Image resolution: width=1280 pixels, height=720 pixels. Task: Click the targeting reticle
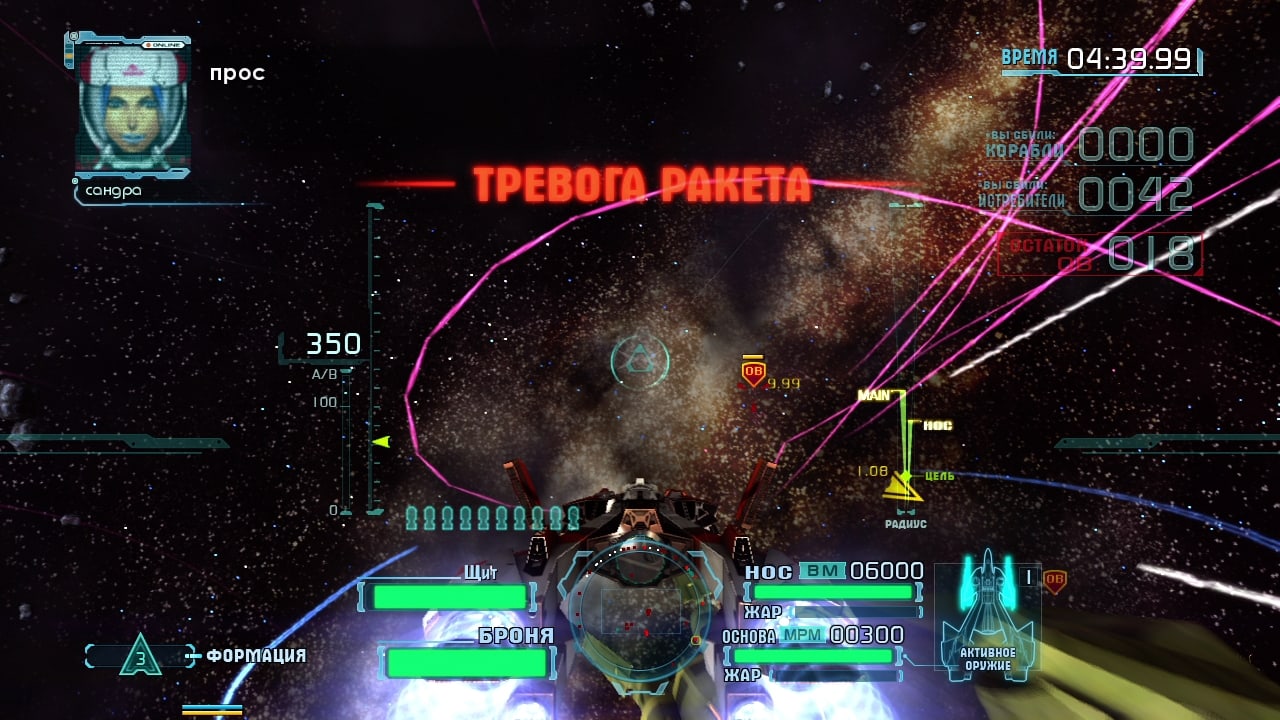(x=639, y=359)
